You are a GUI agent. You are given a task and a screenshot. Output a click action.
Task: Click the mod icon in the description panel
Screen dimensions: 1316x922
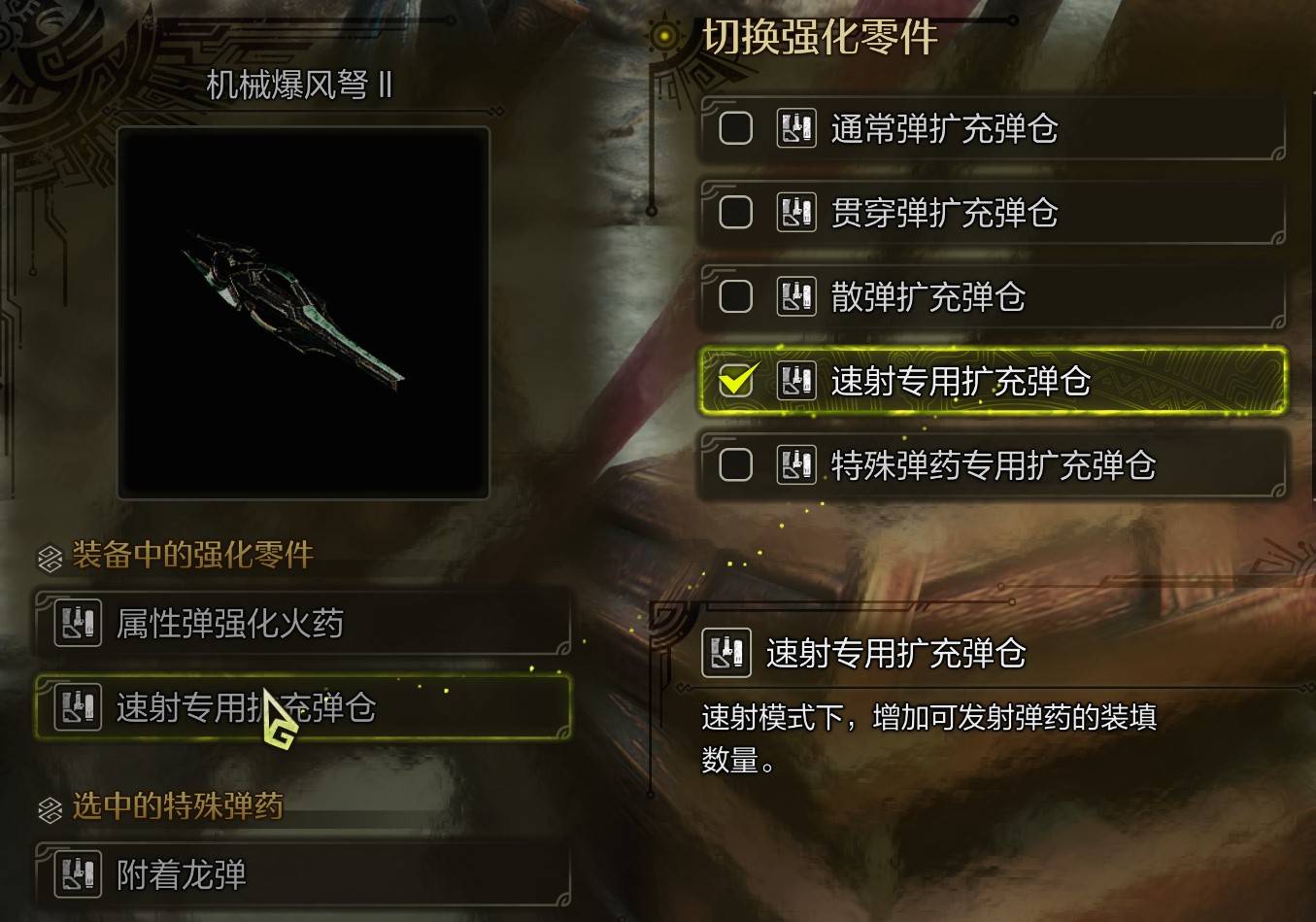pyautogui.click(x=726, y=655)
